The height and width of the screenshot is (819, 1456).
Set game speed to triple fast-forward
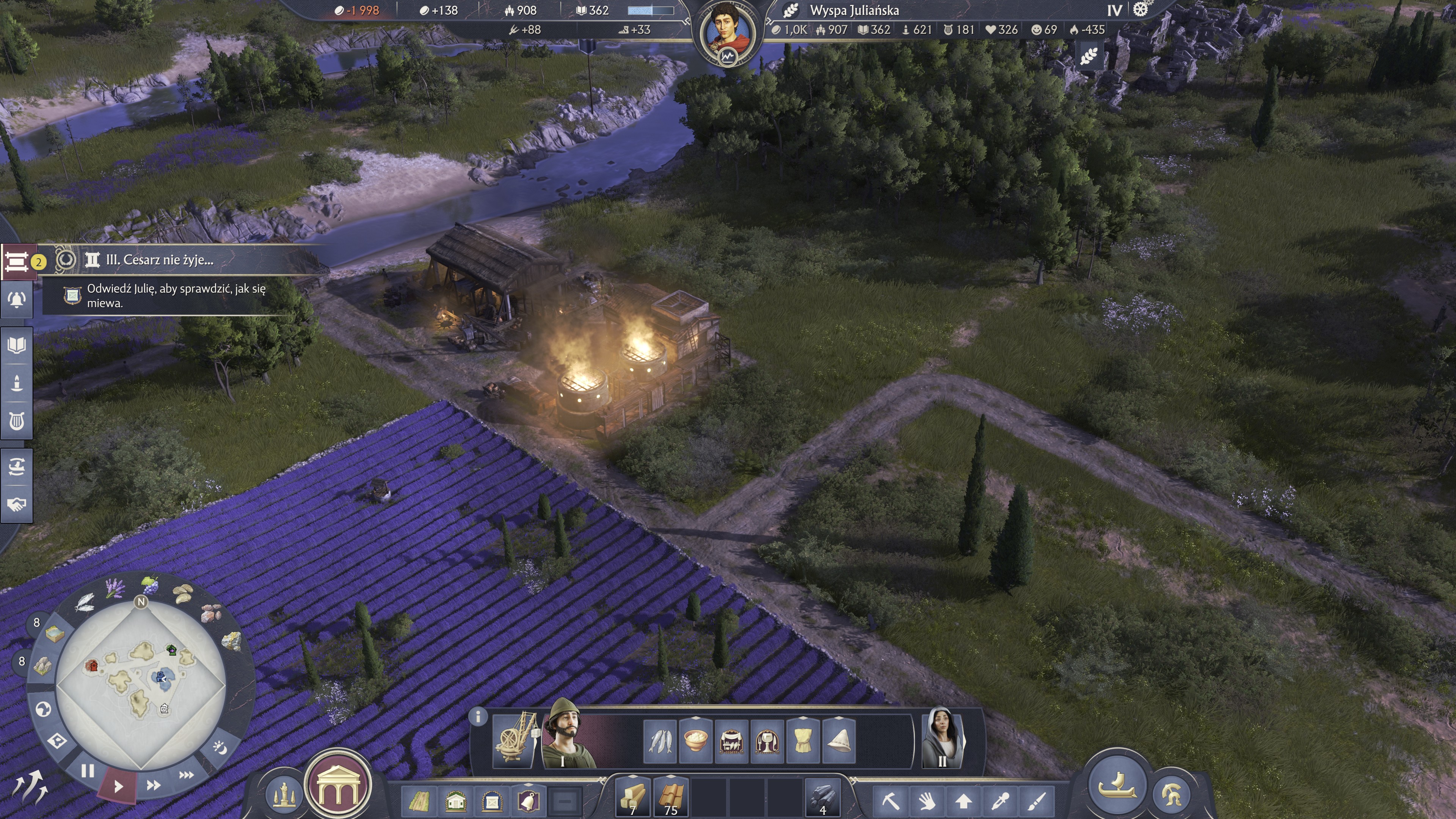tap(186, 775)
